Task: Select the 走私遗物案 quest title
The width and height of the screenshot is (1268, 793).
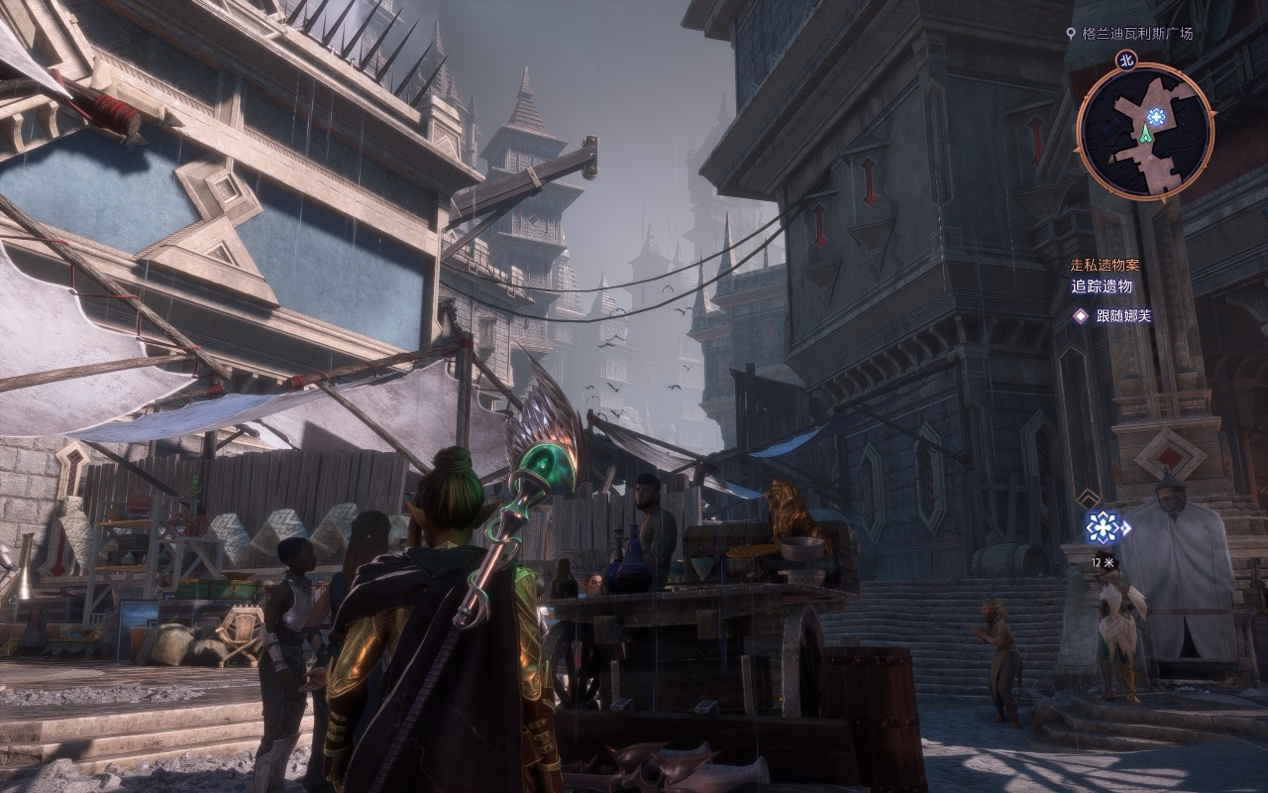Action: (1104, 265)
